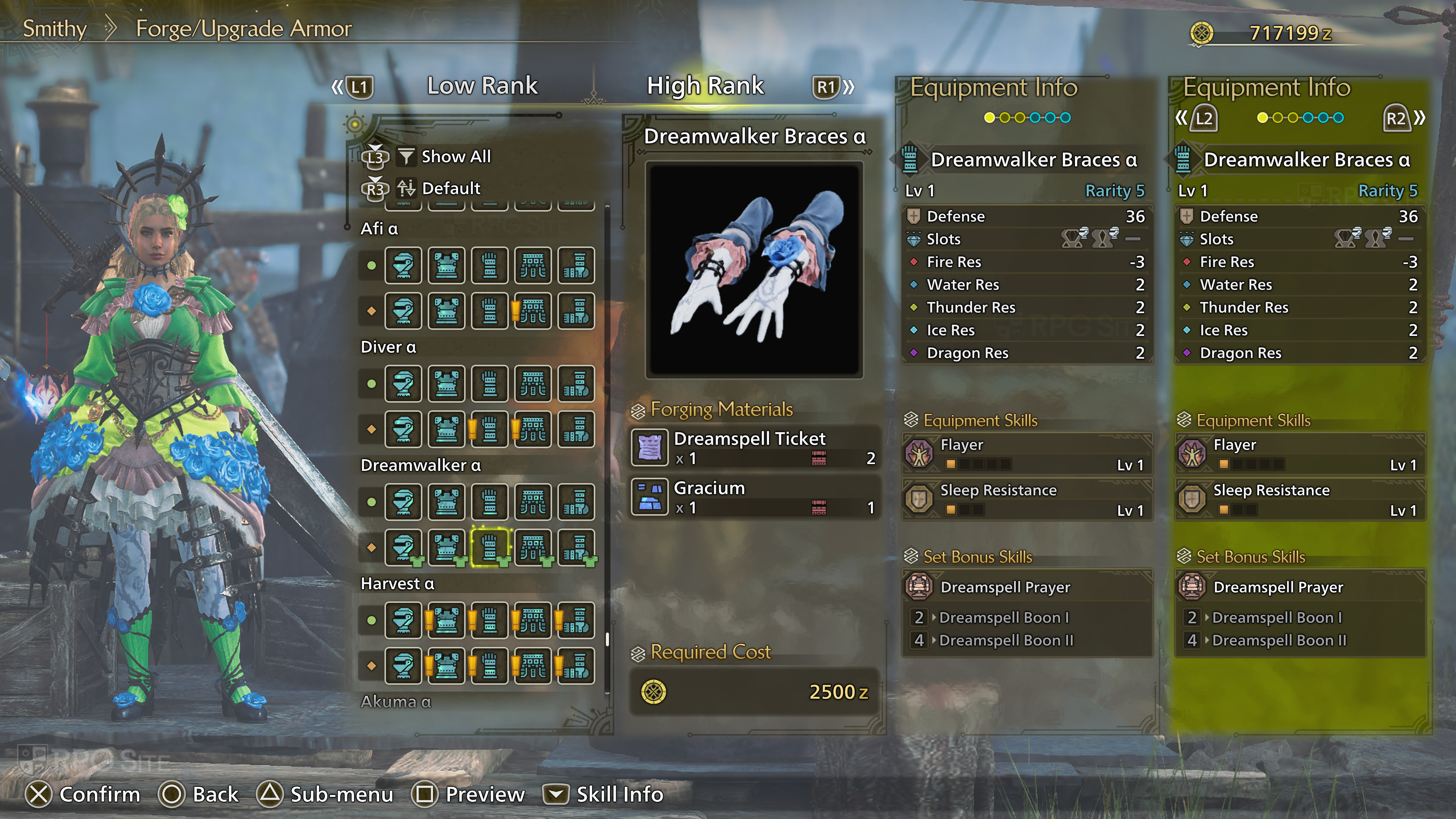Select the Gracium material row
Screen dimensions: 1456x819
click(x=755, y=497)
